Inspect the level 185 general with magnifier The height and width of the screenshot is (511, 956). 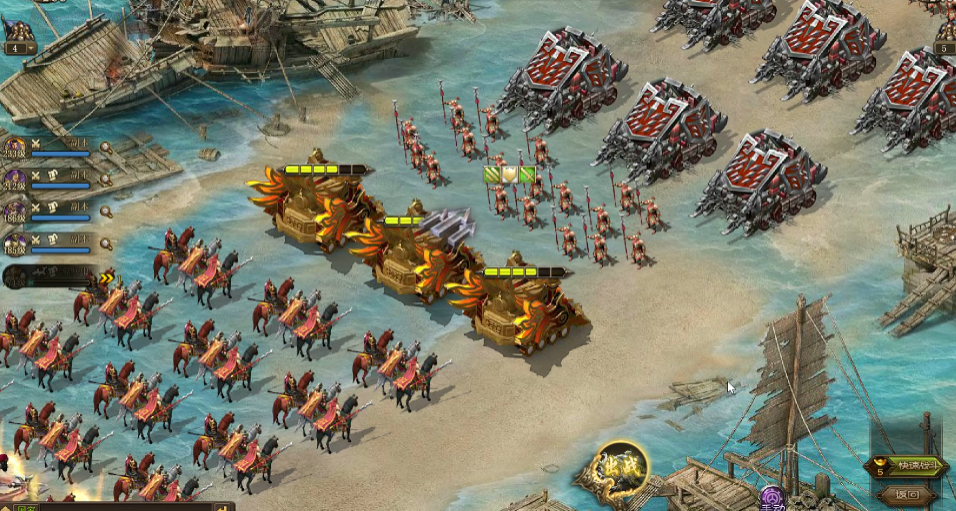[x=106, y=243]
